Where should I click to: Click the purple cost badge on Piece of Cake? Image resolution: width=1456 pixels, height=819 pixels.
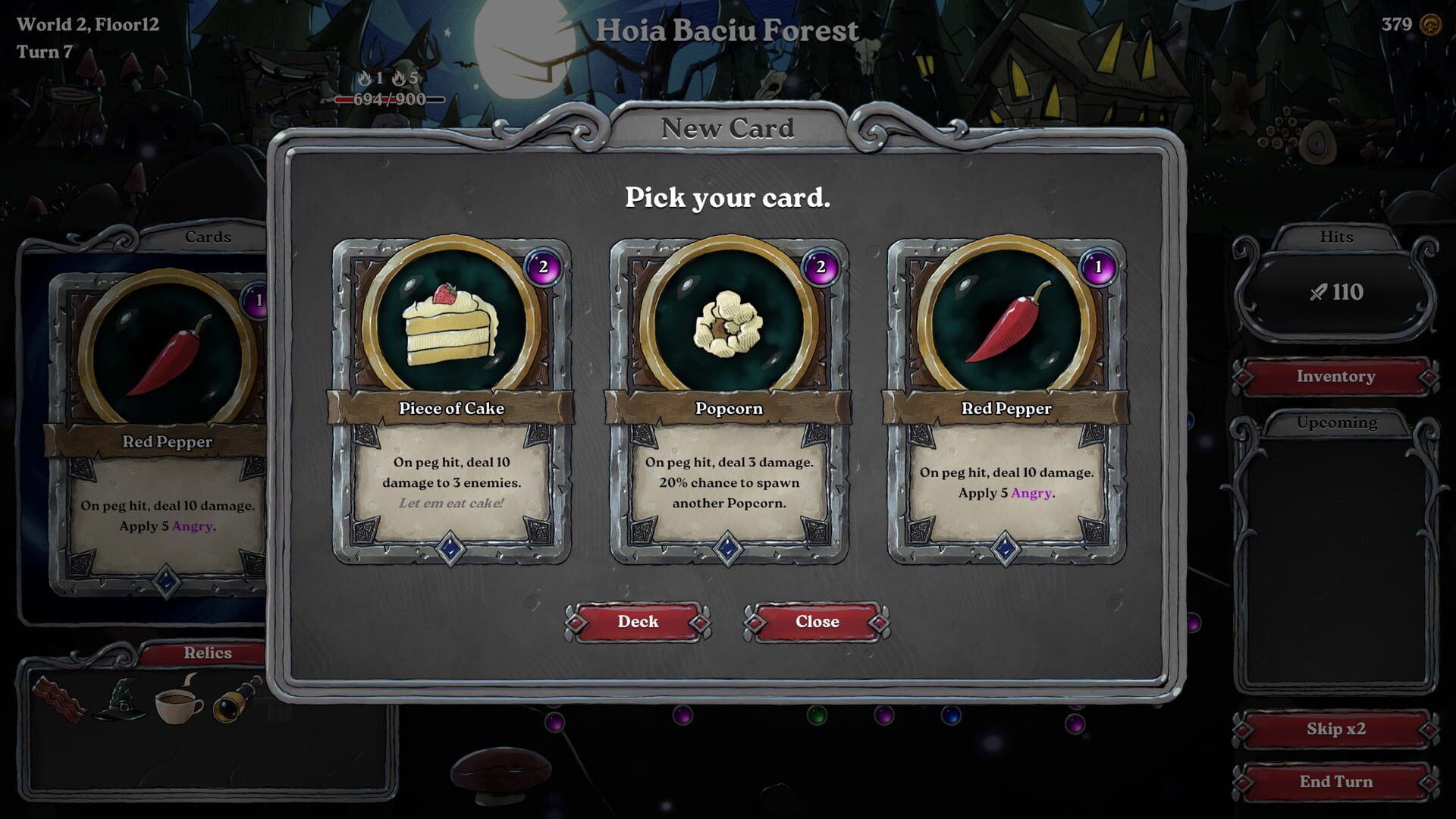(x=543, y=268)
